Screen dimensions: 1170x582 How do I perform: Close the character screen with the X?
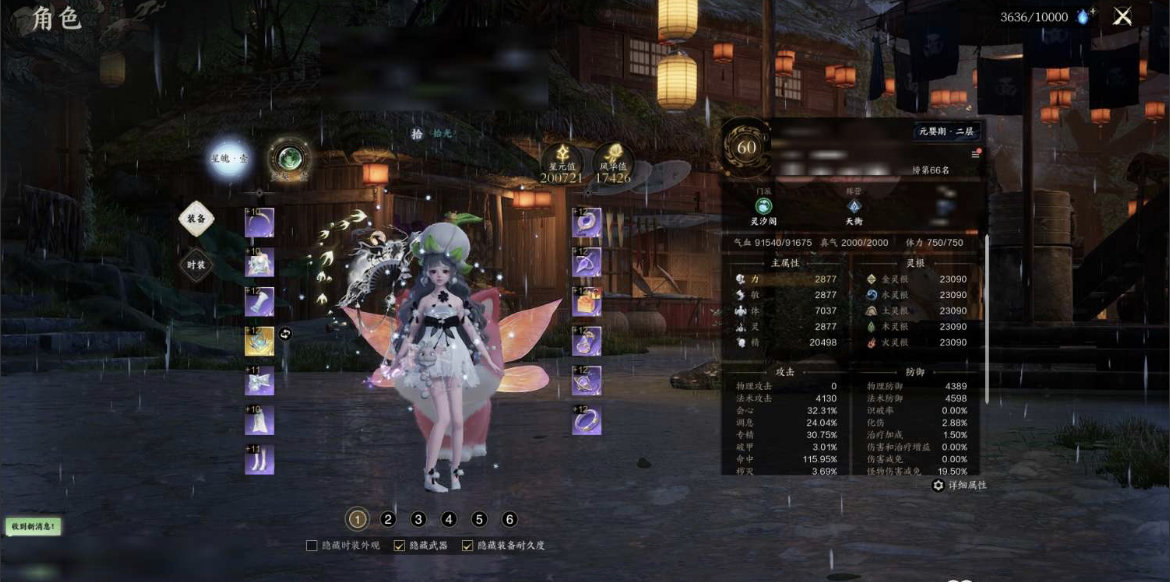pos(1123,16)
